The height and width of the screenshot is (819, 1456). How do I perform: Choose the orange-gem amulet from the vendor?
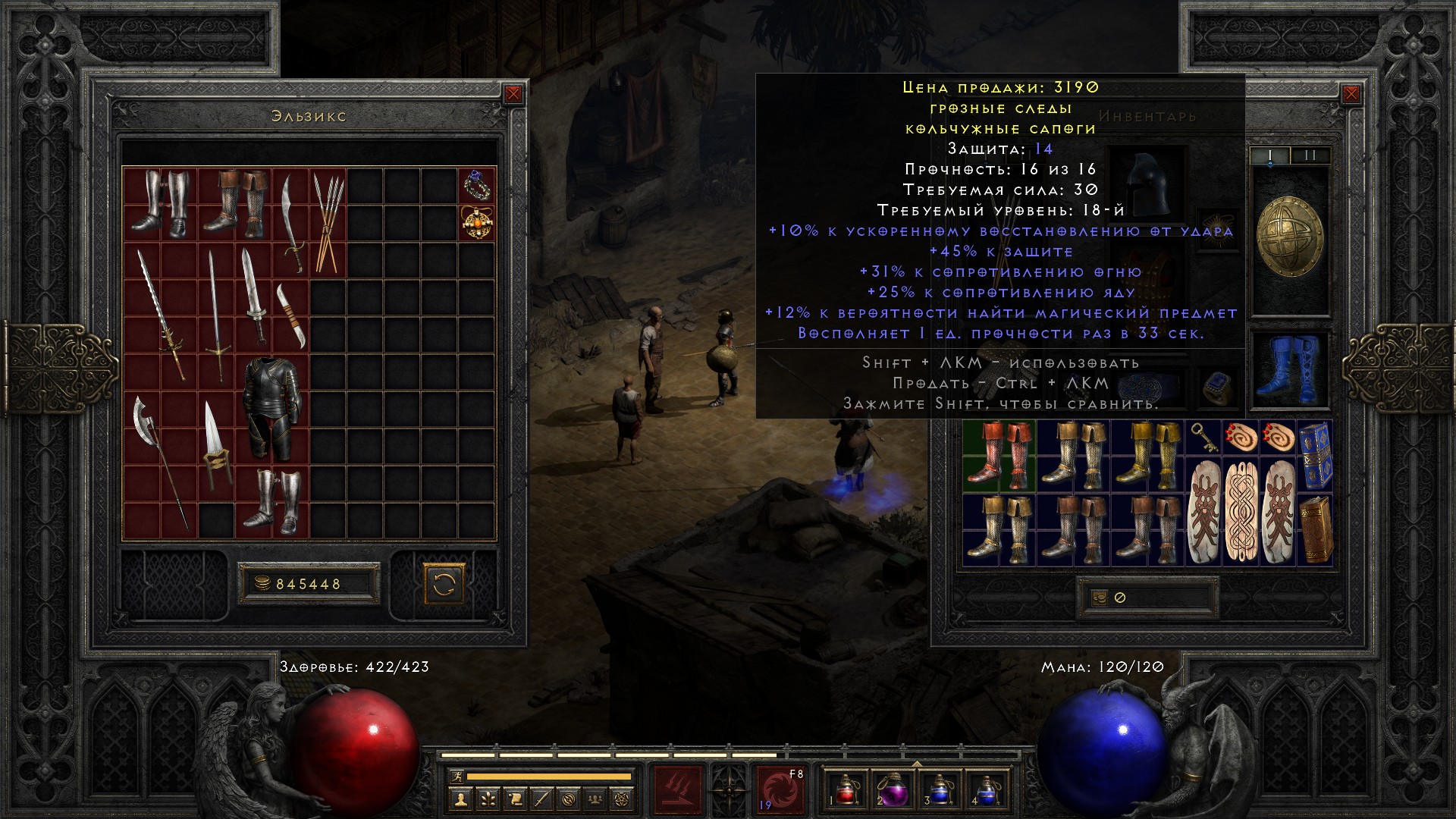pyautogui.click(x=477, y=223)
